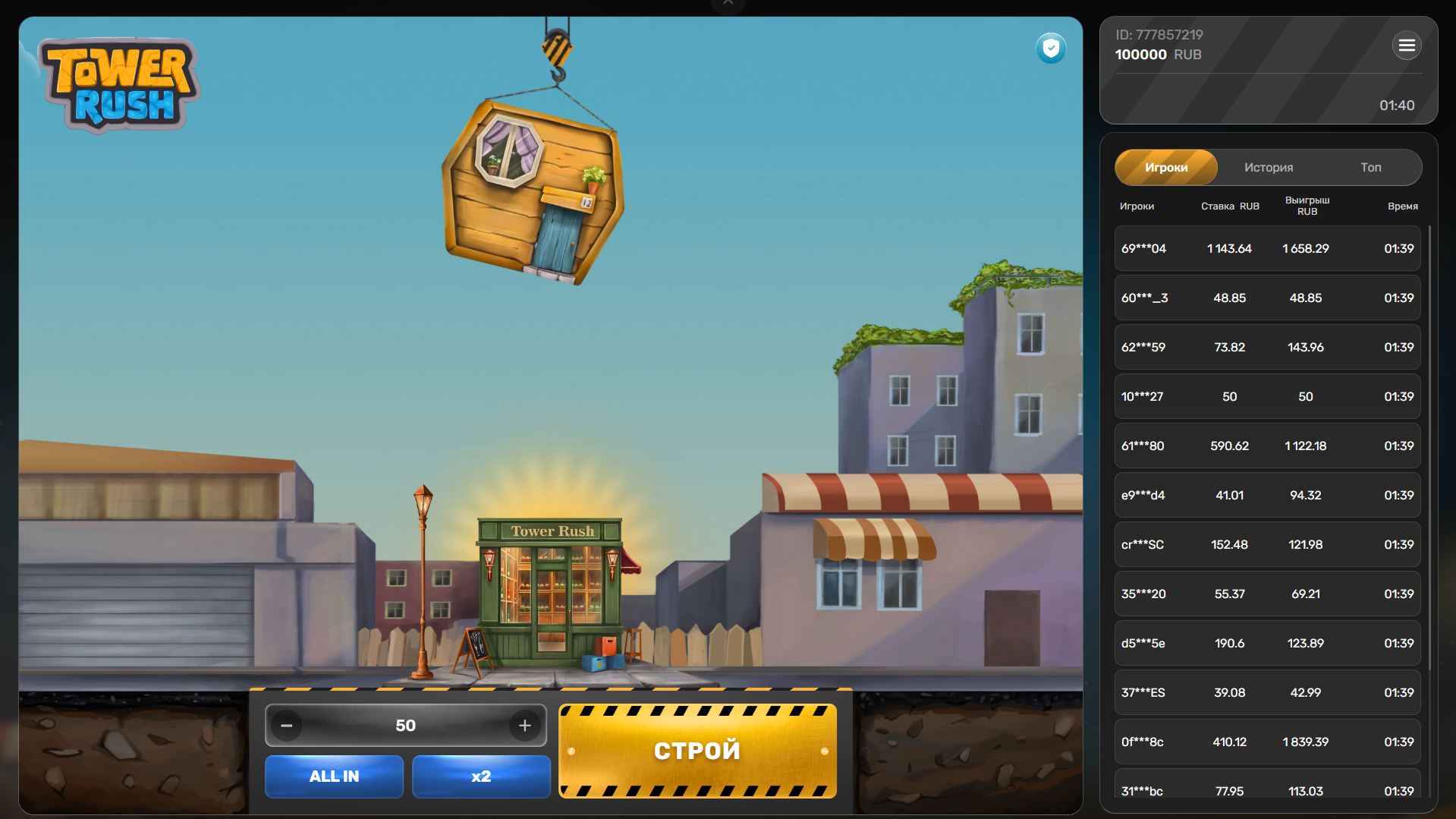Click the round timer 01:40

[1397, 106]
